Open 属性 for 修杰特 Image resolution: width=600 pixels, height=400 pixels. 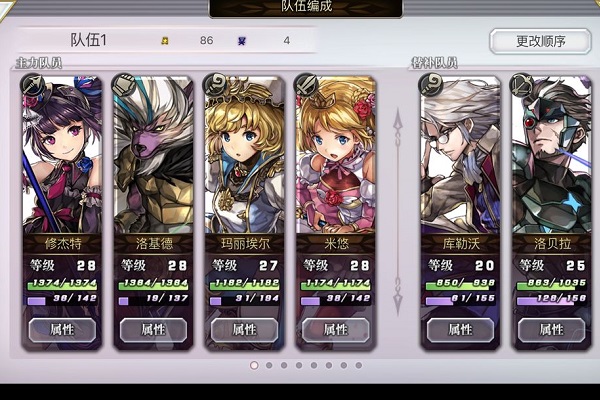[x=60, y=329]
